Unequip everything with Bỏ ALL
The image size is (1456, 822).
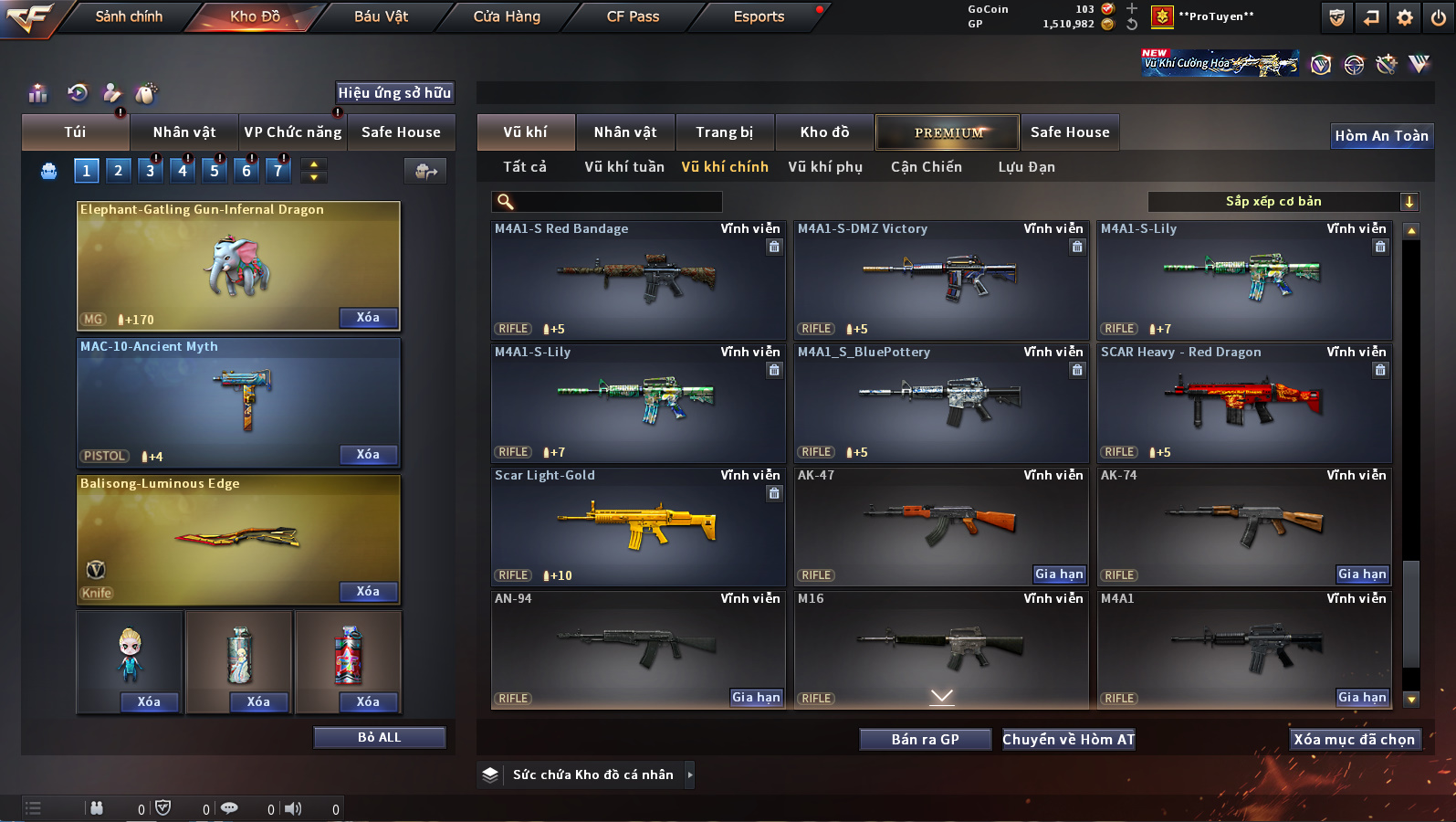379,738
